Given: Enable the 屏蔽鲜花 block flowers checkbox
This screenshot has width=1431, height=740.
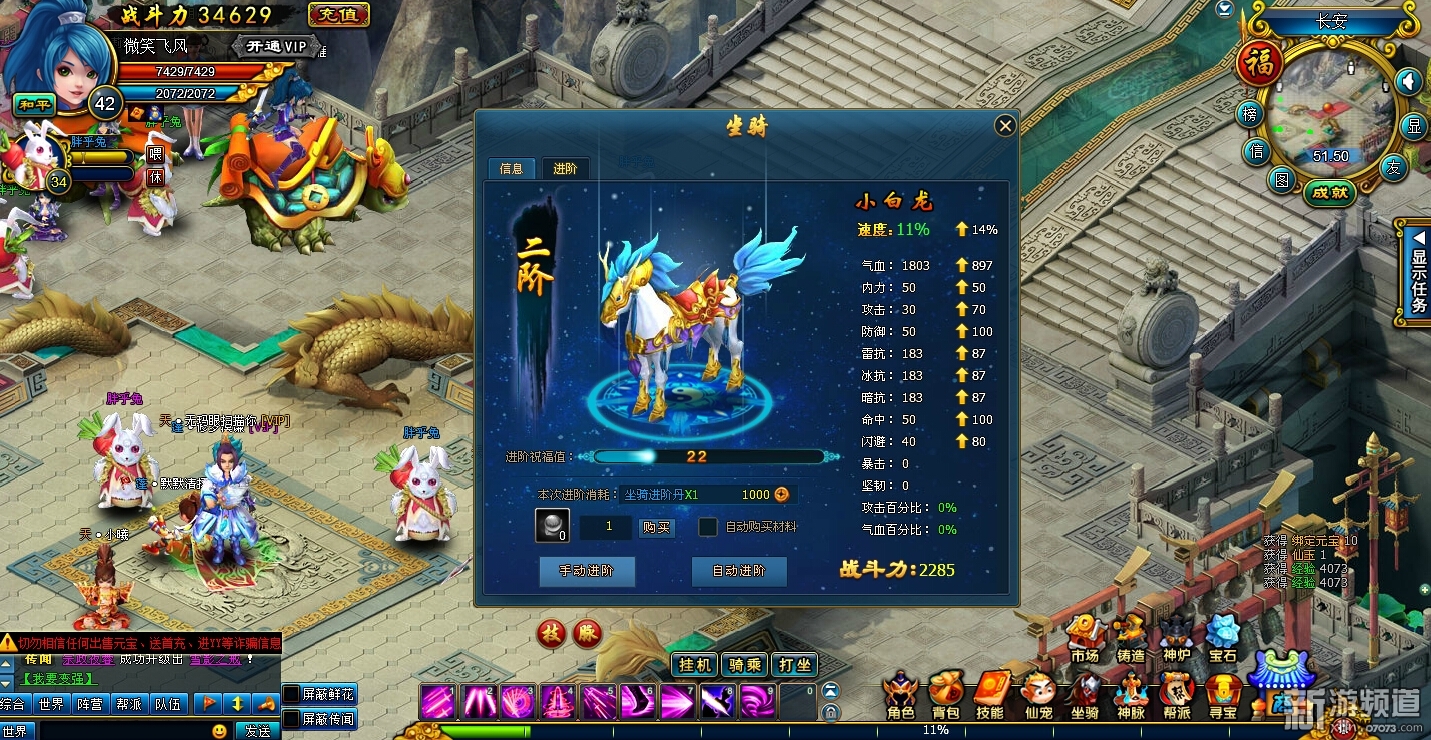Looking at the screenshot, I should click(x=291, y=694).
